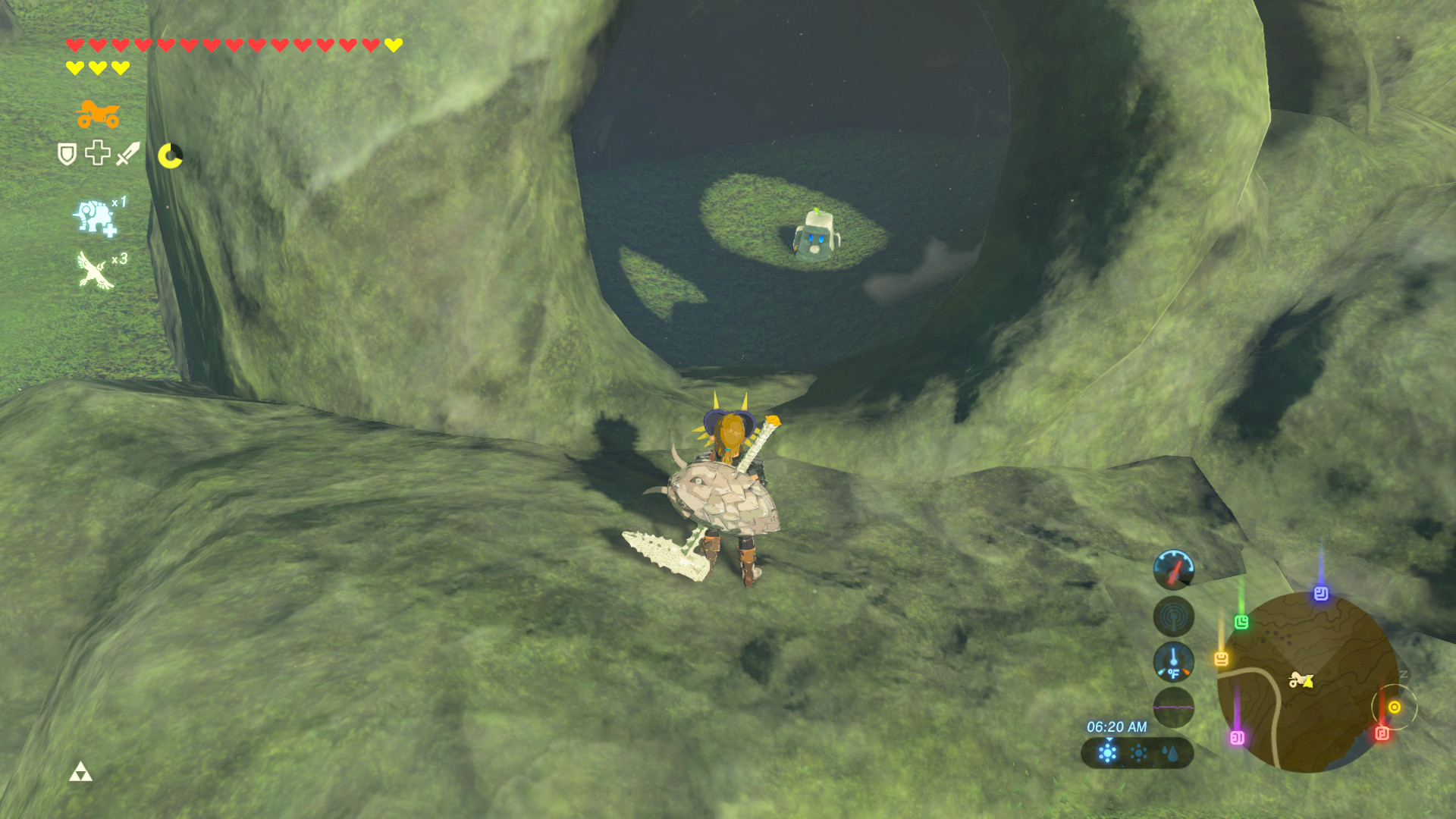Click the plus-shaped health icon
The height and width of the screenshot is (819, 1456).
97,152
